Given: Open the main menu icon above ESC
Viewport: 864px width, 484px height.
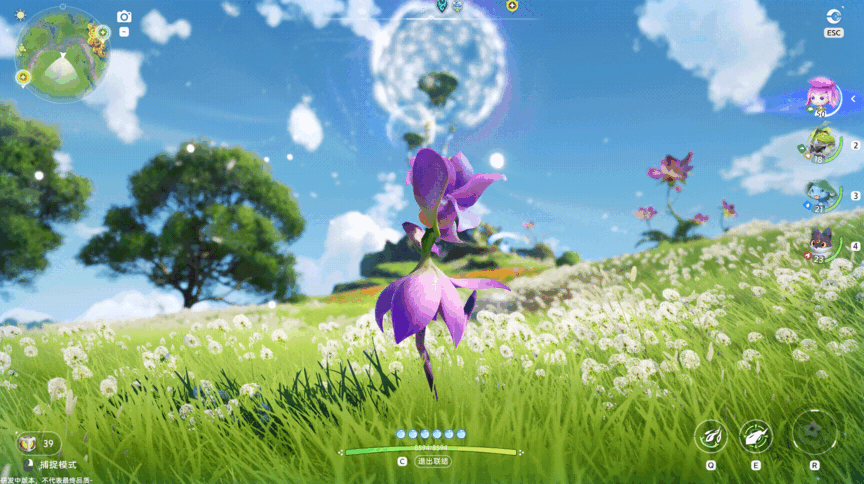Looking at the screenshot, I should pos(834,16).
